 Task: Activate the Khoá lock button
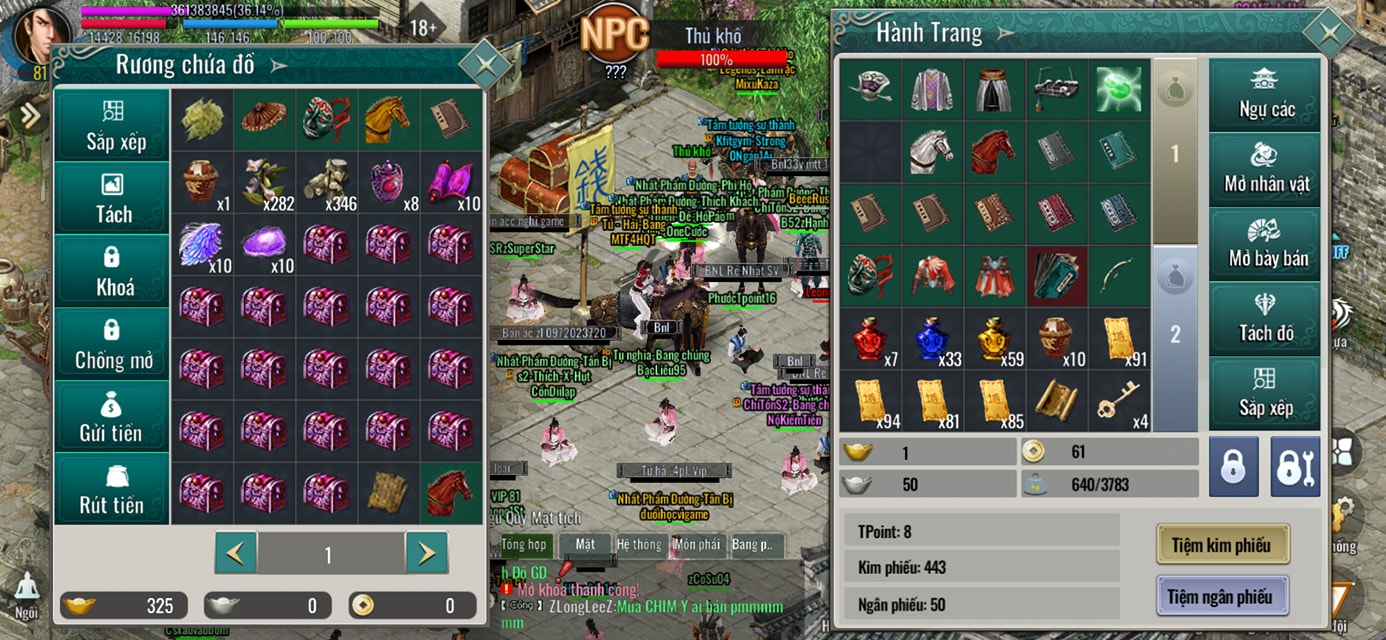coord(113,271)
